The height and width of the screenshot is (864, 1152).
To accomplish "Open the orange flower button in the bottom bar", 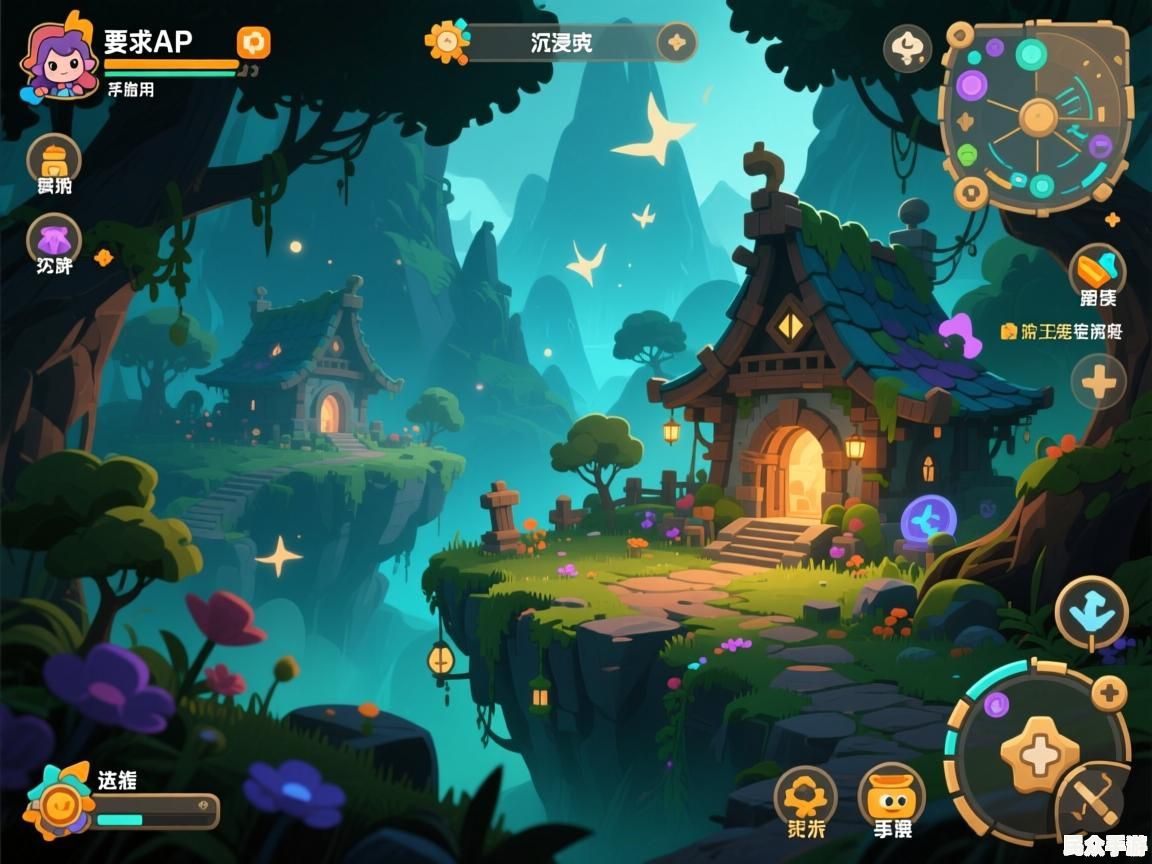I will tap(805, 797).
